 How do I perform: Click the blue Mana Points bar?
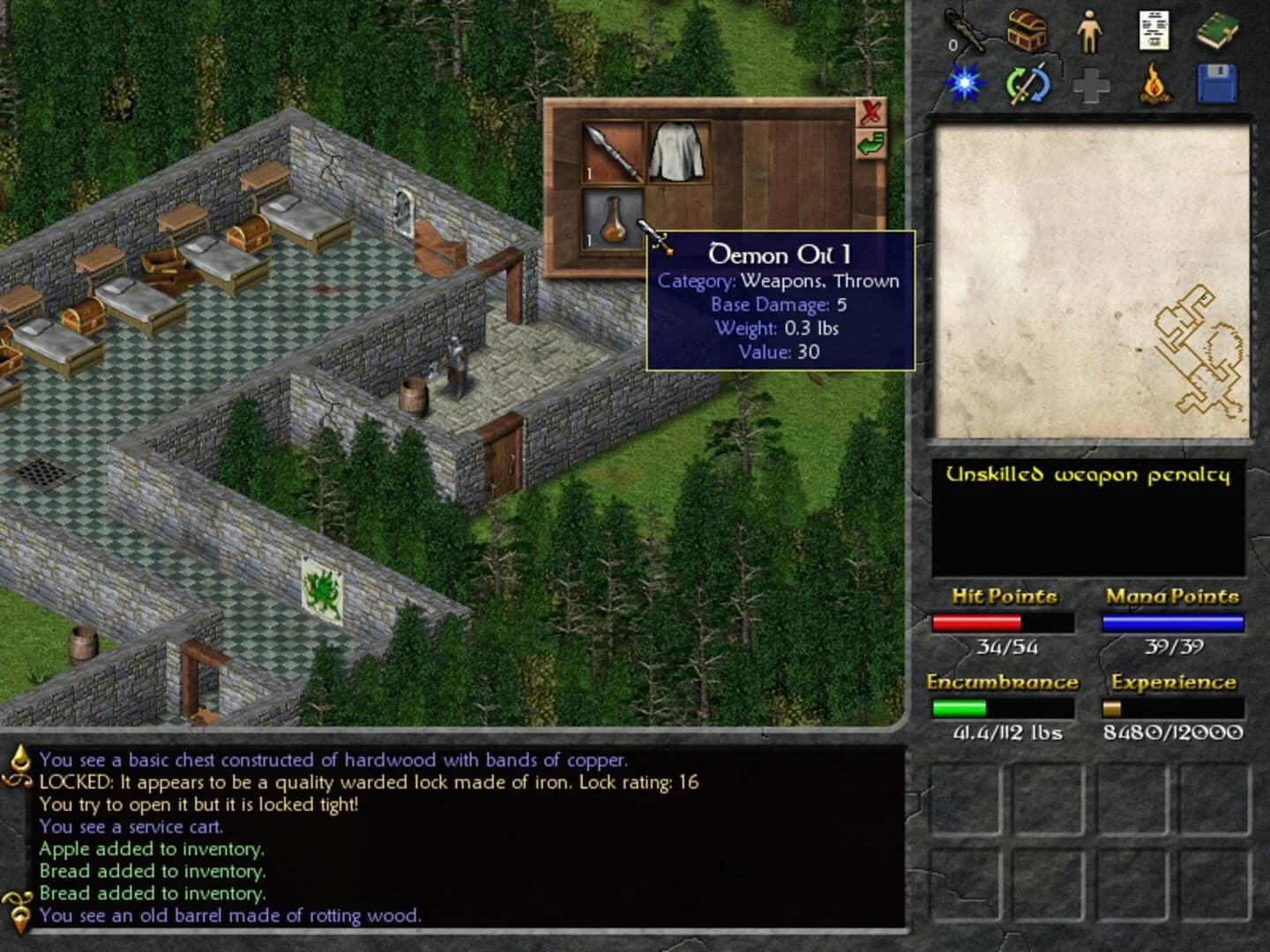[x=1173, y=623]
